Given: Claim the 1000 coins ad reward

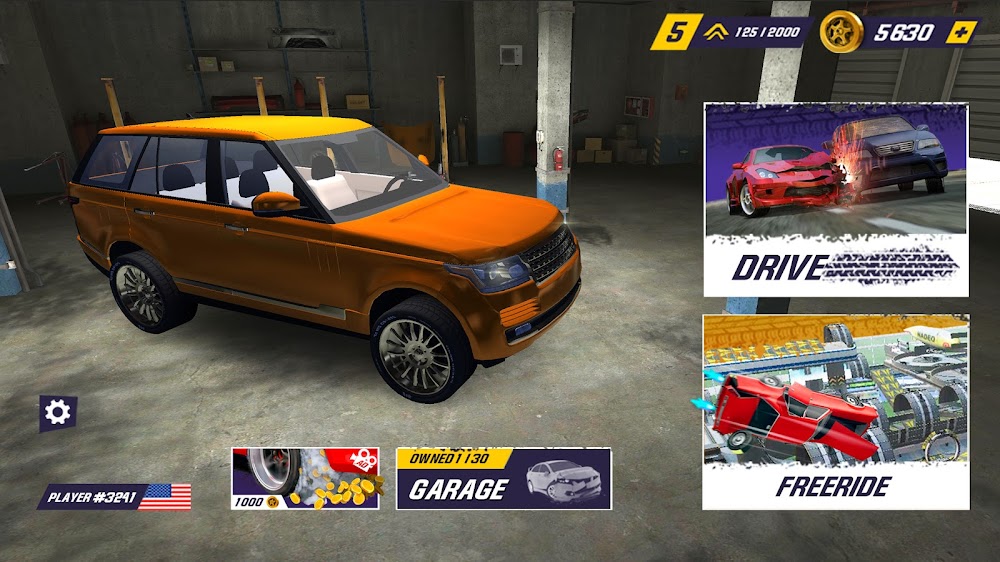Looking at the screenshot, I should pos(305,479).
